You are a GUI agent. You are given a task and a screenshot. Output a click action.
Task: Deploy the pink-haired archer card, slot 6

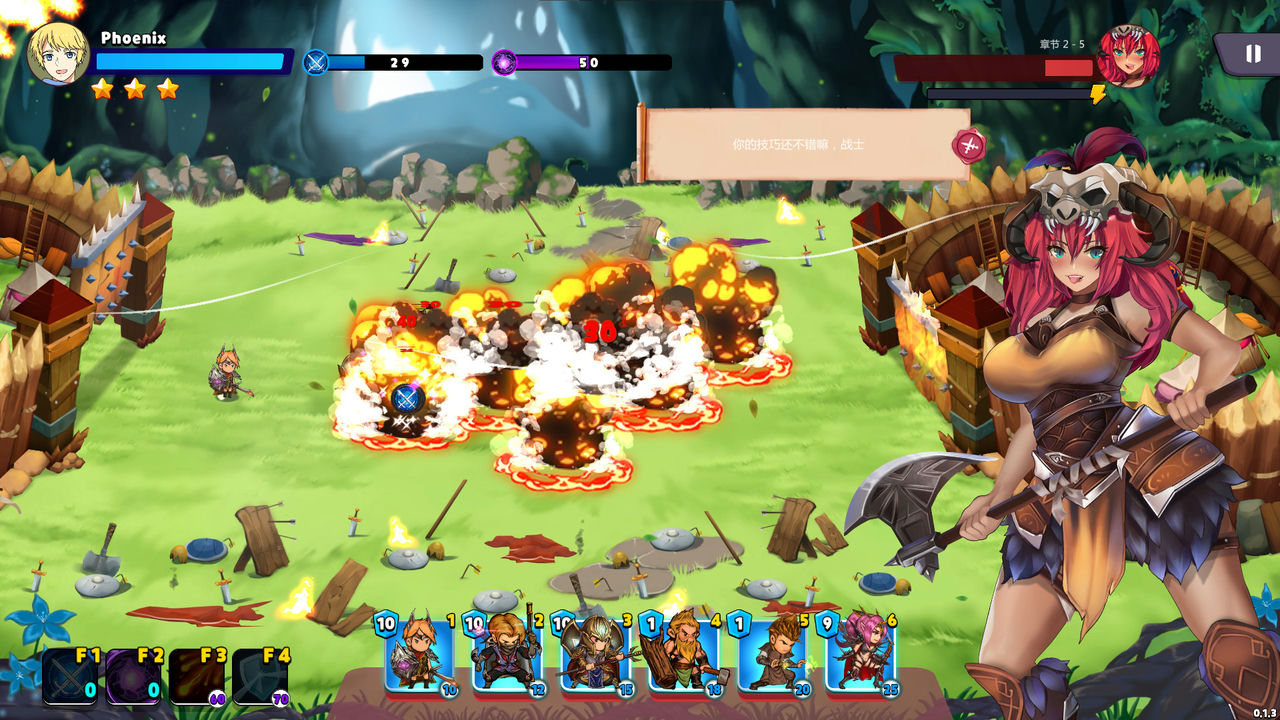859,654
